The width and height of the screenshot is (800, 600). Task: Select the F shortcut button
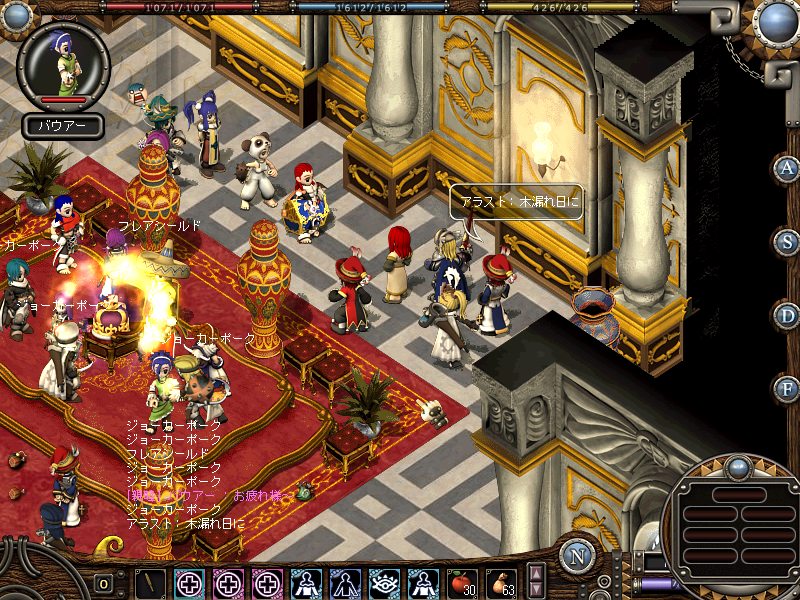point(786,388)
